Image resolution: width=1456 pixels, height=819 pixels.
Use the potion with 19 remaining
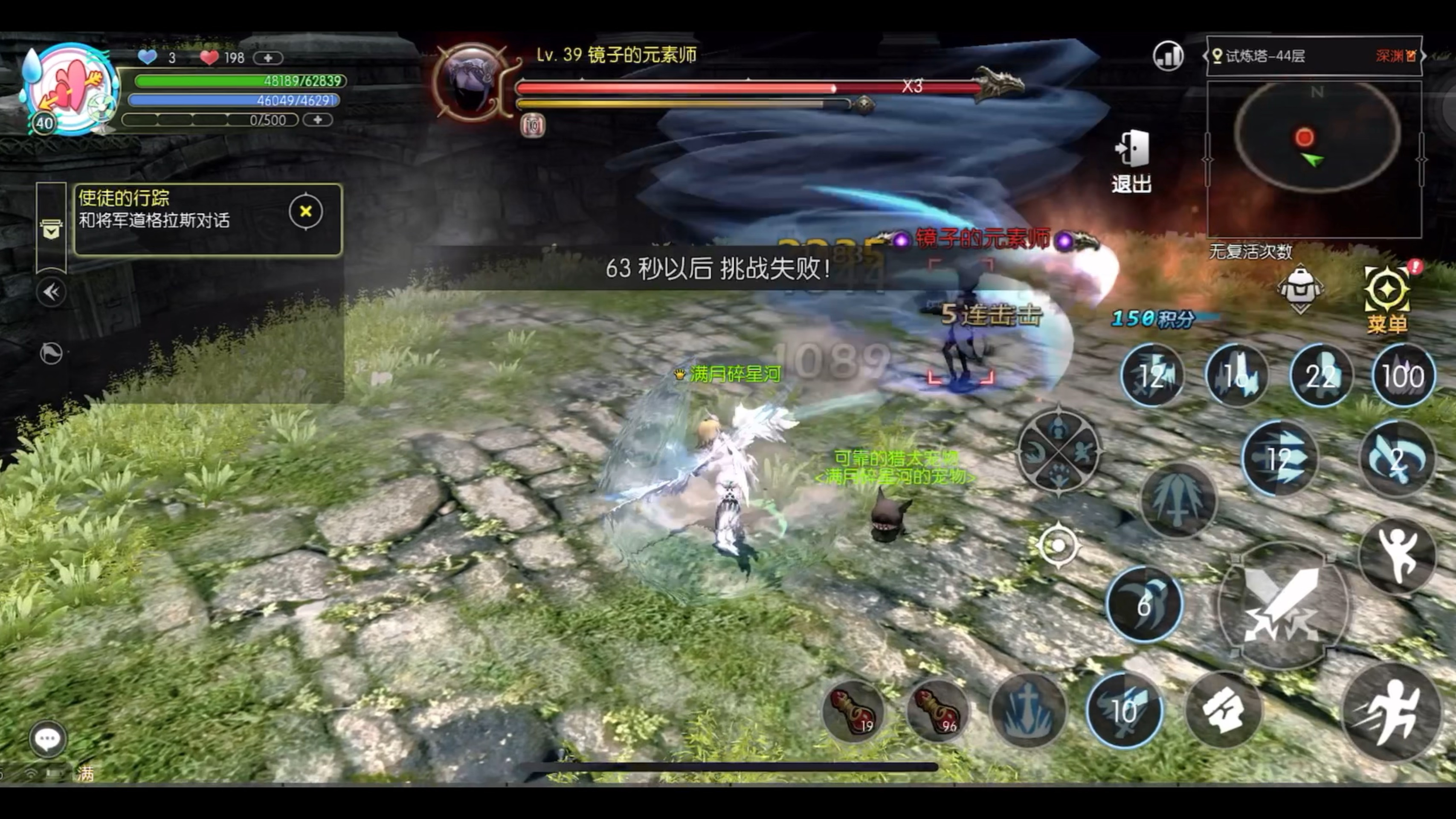[x=853, y=711]
